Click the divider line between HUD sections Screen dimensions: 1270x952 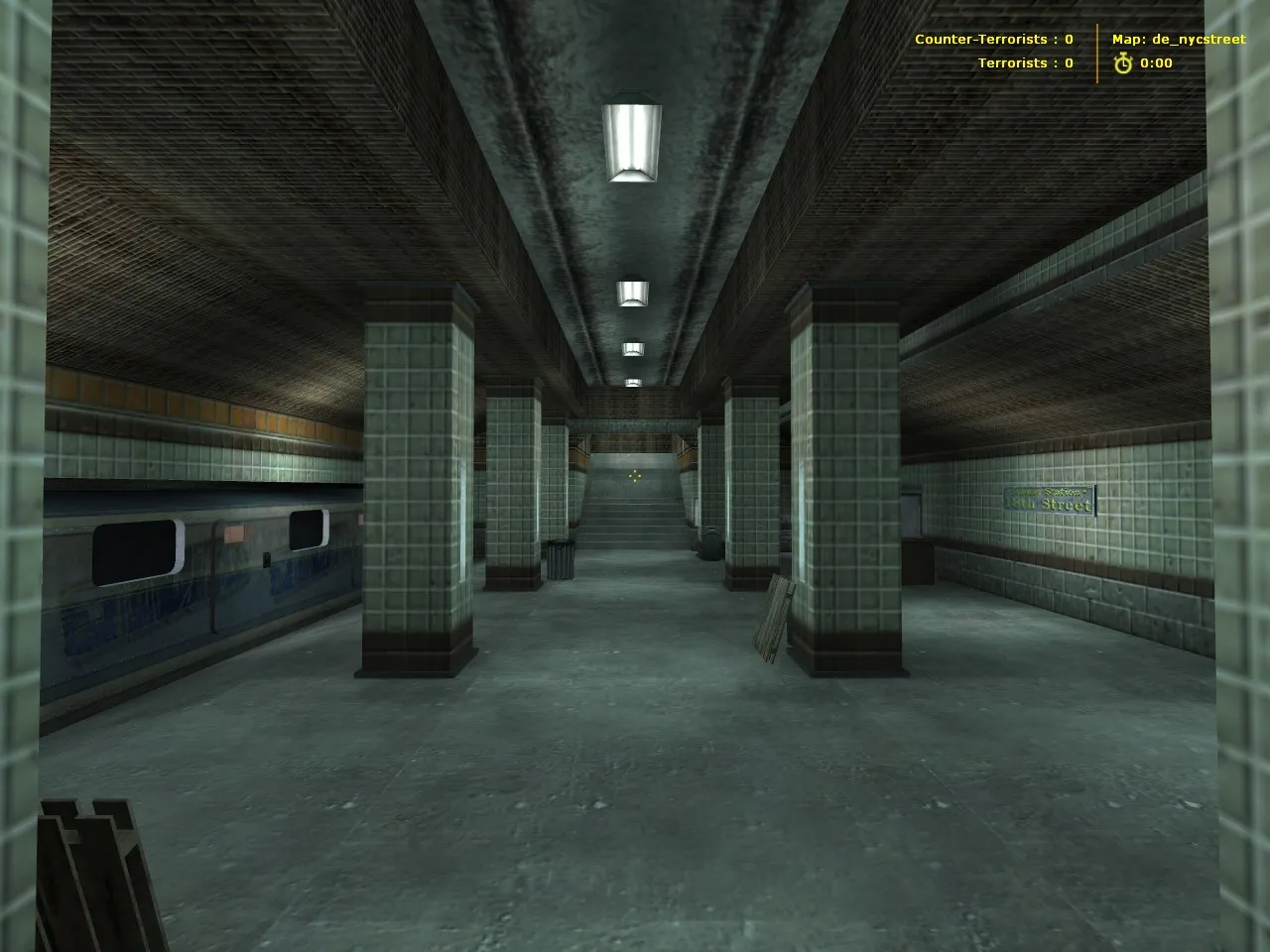point(1097,48)
